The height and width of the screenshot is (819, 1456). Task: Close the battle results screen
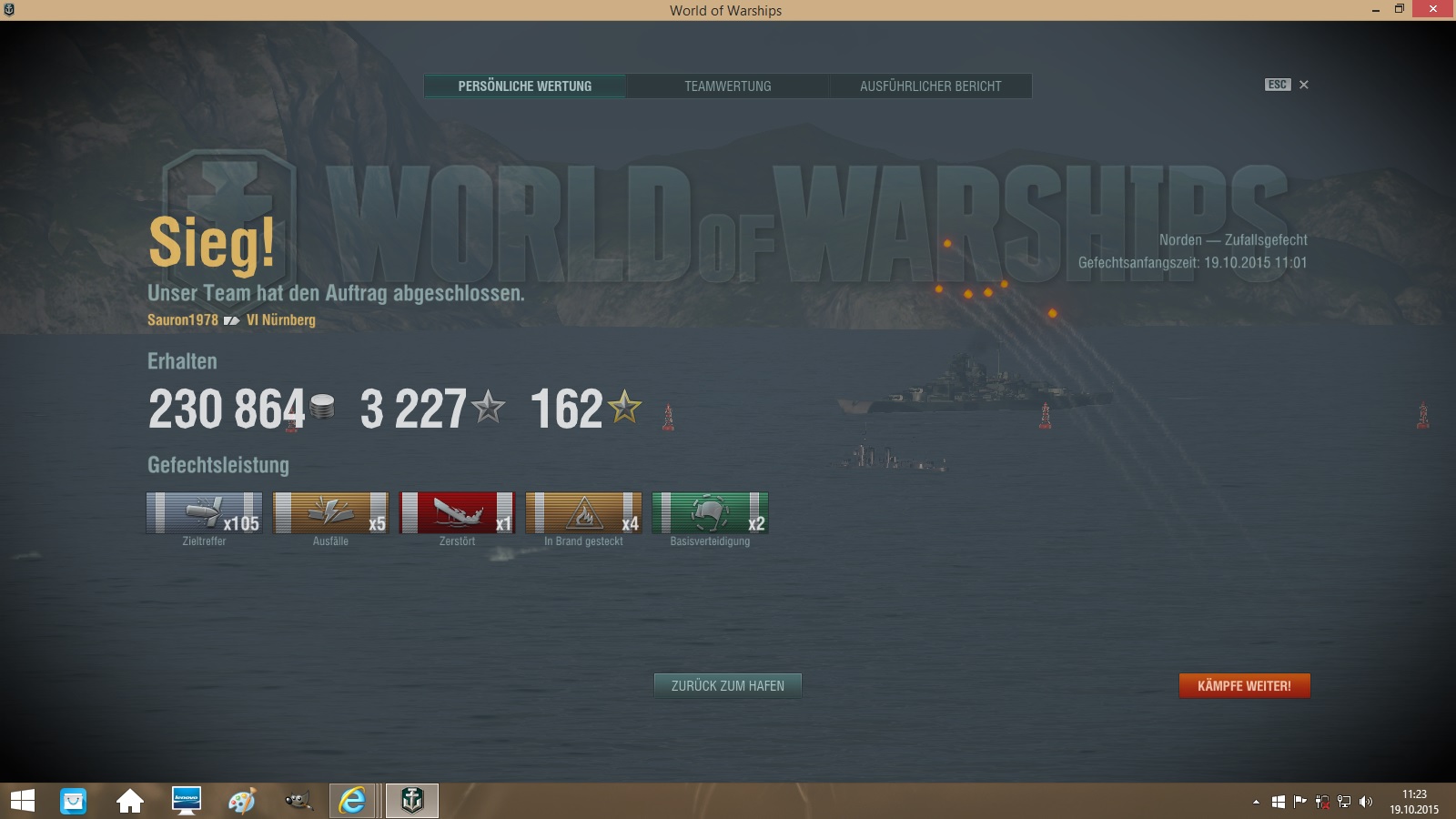point(1303,85)
